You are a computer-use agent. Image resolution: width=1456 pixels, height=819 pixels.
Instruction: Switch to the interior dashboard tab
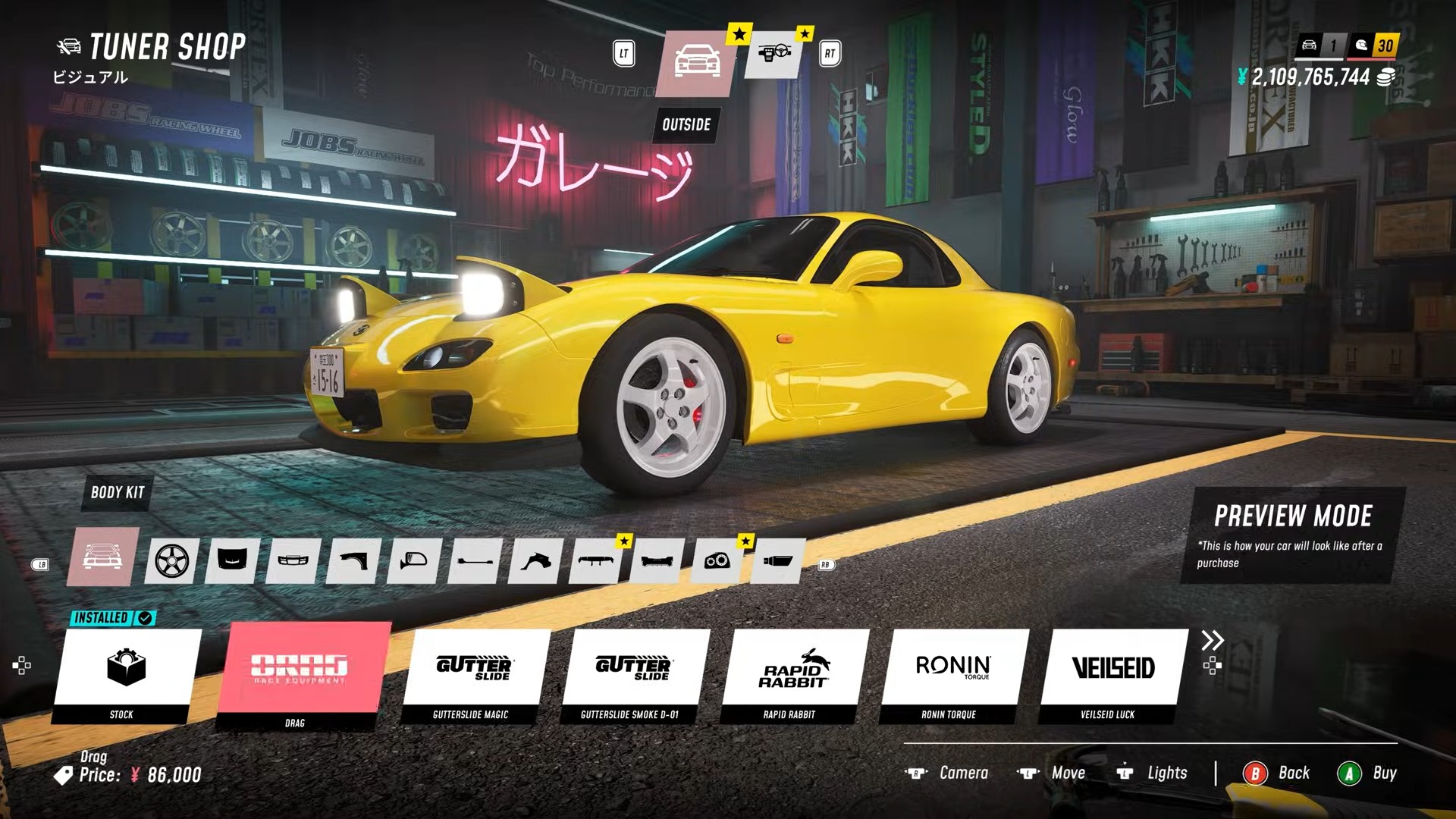coord(774,55)
